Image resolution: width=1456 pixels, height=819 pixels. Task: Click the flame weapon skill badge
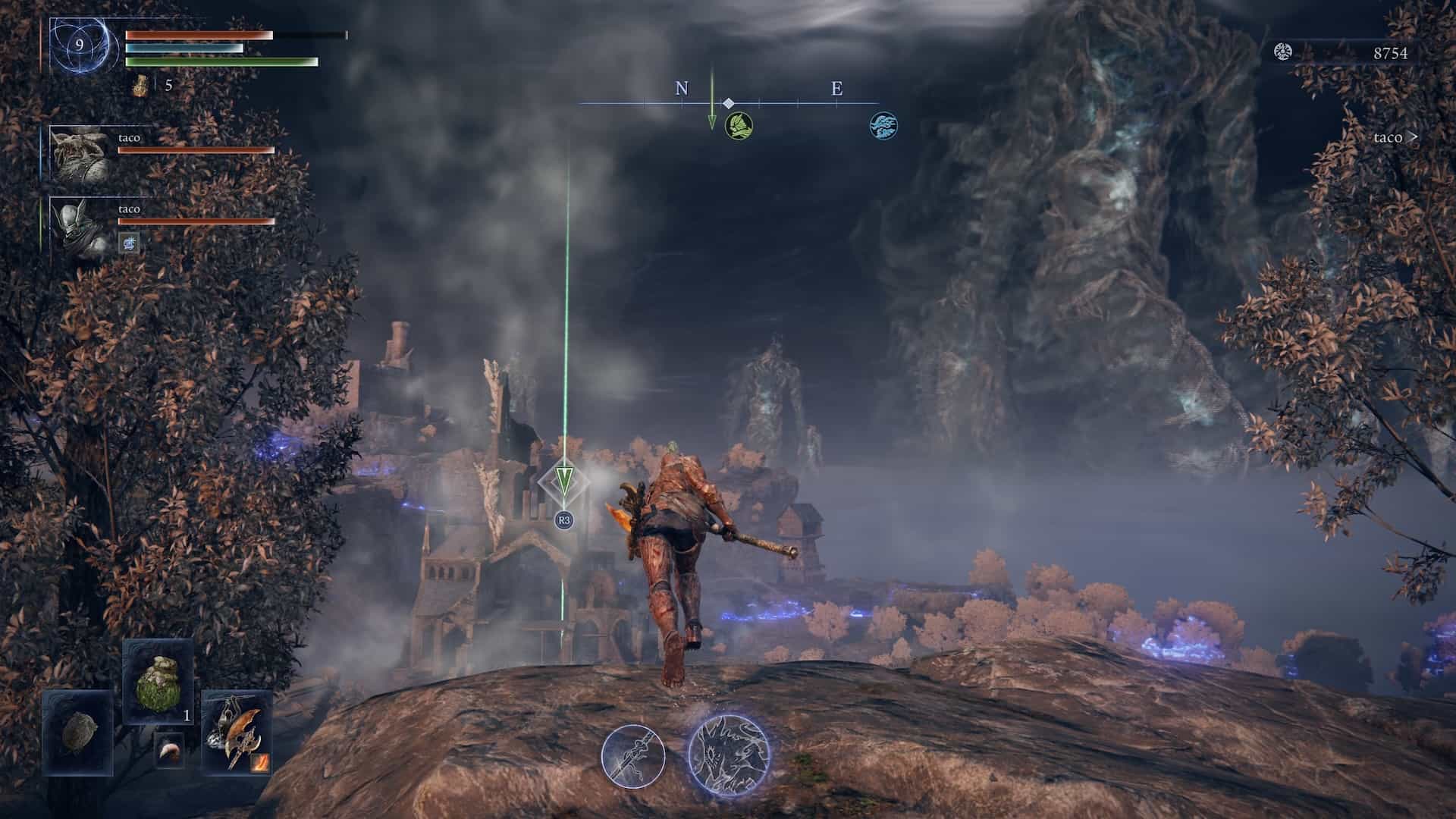click(x=260, y=759)
